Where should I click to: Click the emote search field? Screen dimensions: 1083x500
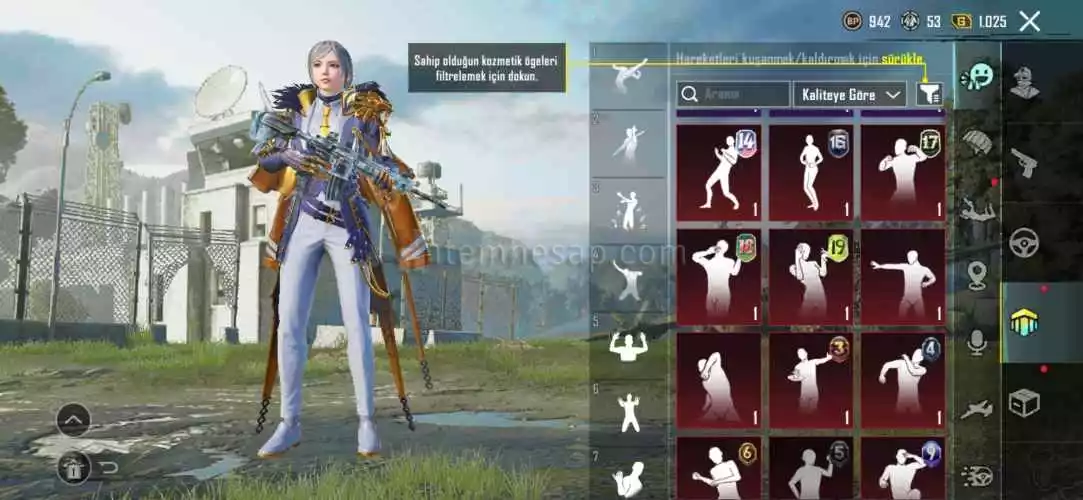pyautogui.click(x=733, y=95)
